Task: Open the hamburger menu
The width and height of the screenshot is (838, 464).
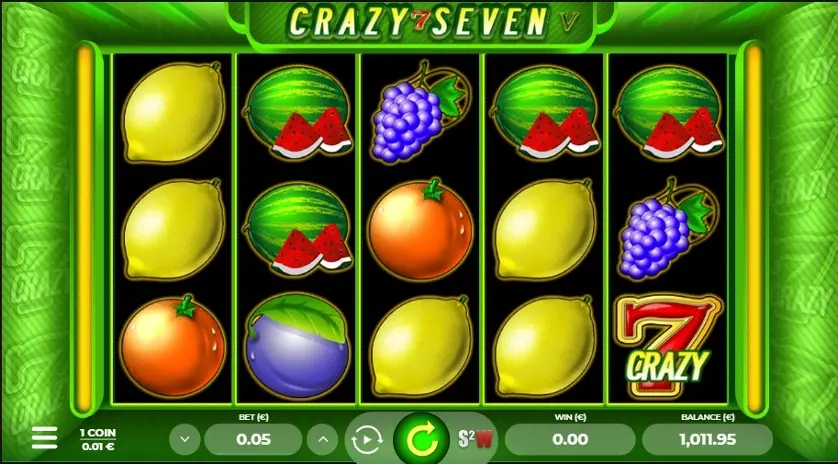Action: pos(44,437)
